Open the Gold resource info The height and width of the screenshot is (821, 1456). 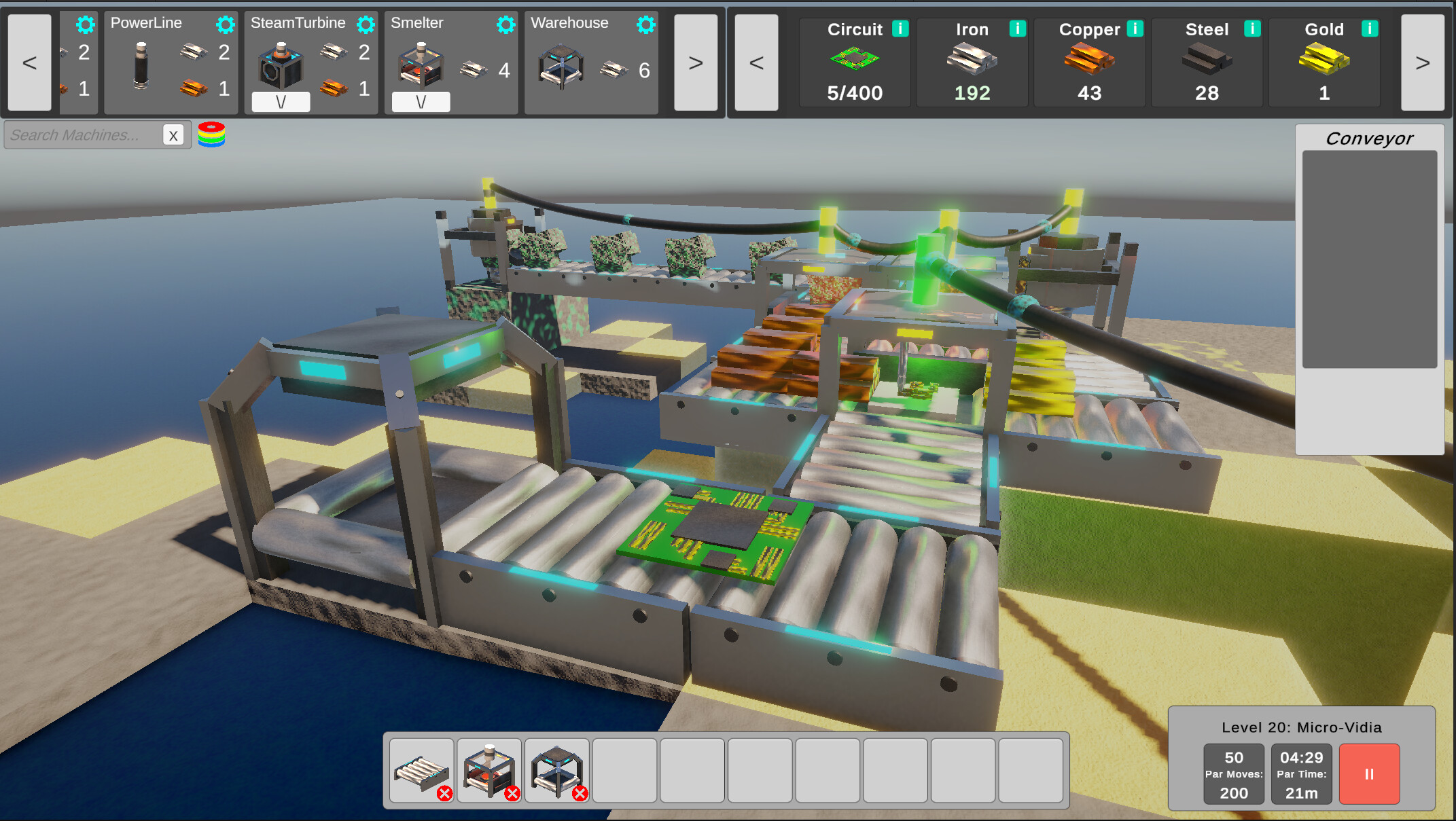1370,29
